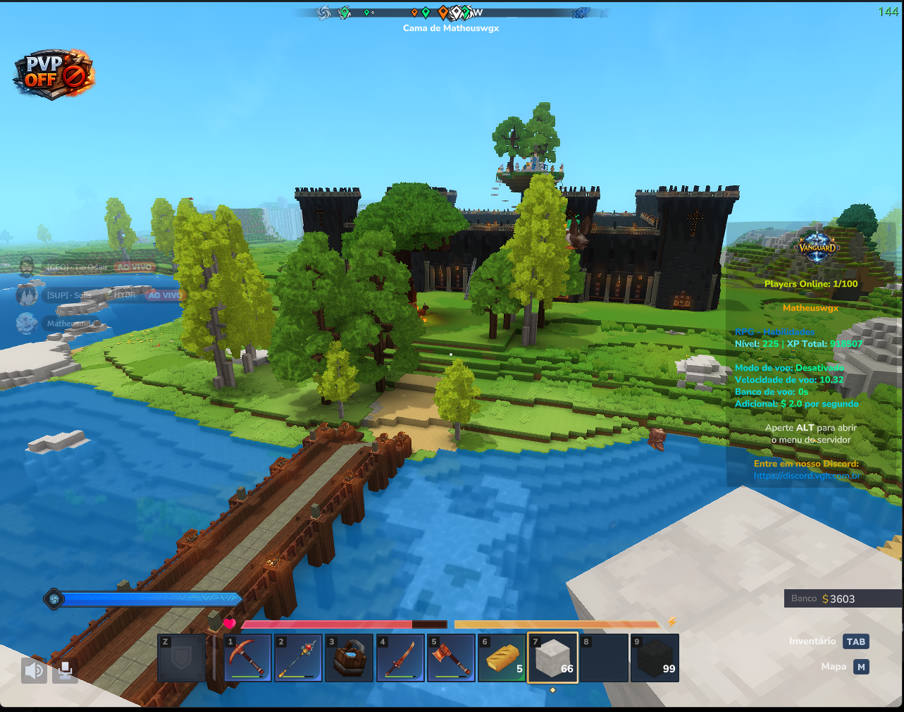Viewport: 904px width, 712px height.
Task: Click the PVP OFF badge
Action: (55, 74)
